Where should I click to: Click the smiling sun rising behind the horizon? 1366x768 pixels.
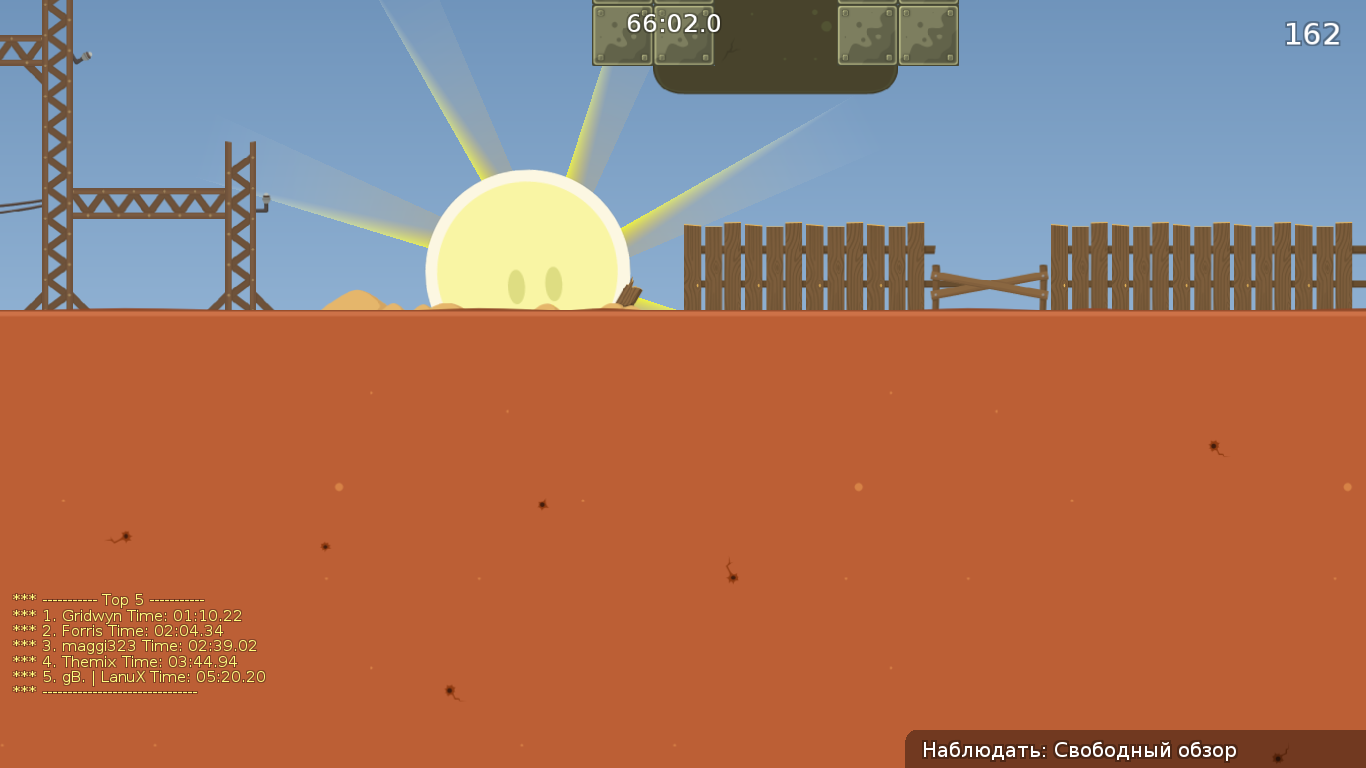pos(530,240)
